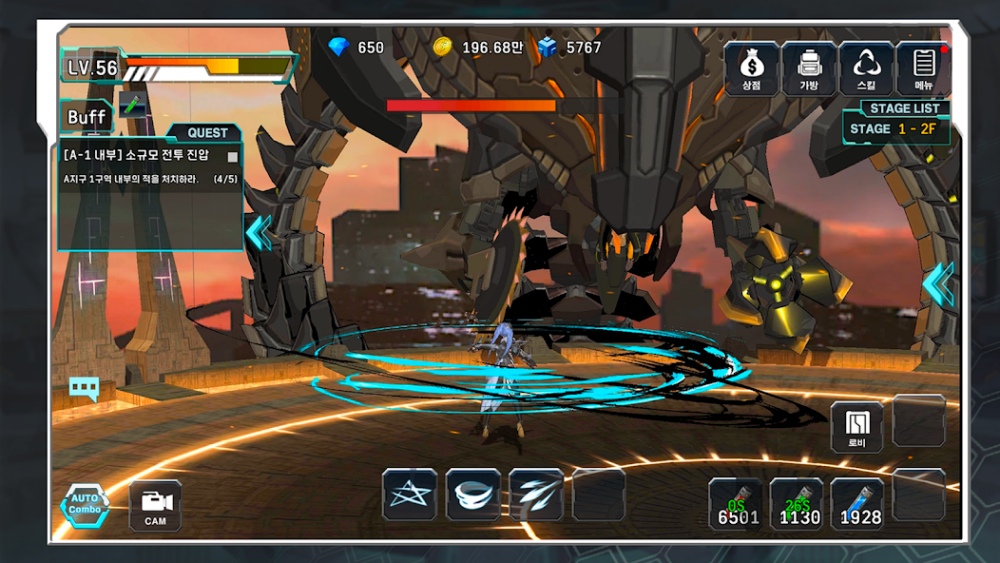Click the Buff label button
1000x563 pixels.
coord(87,117)
